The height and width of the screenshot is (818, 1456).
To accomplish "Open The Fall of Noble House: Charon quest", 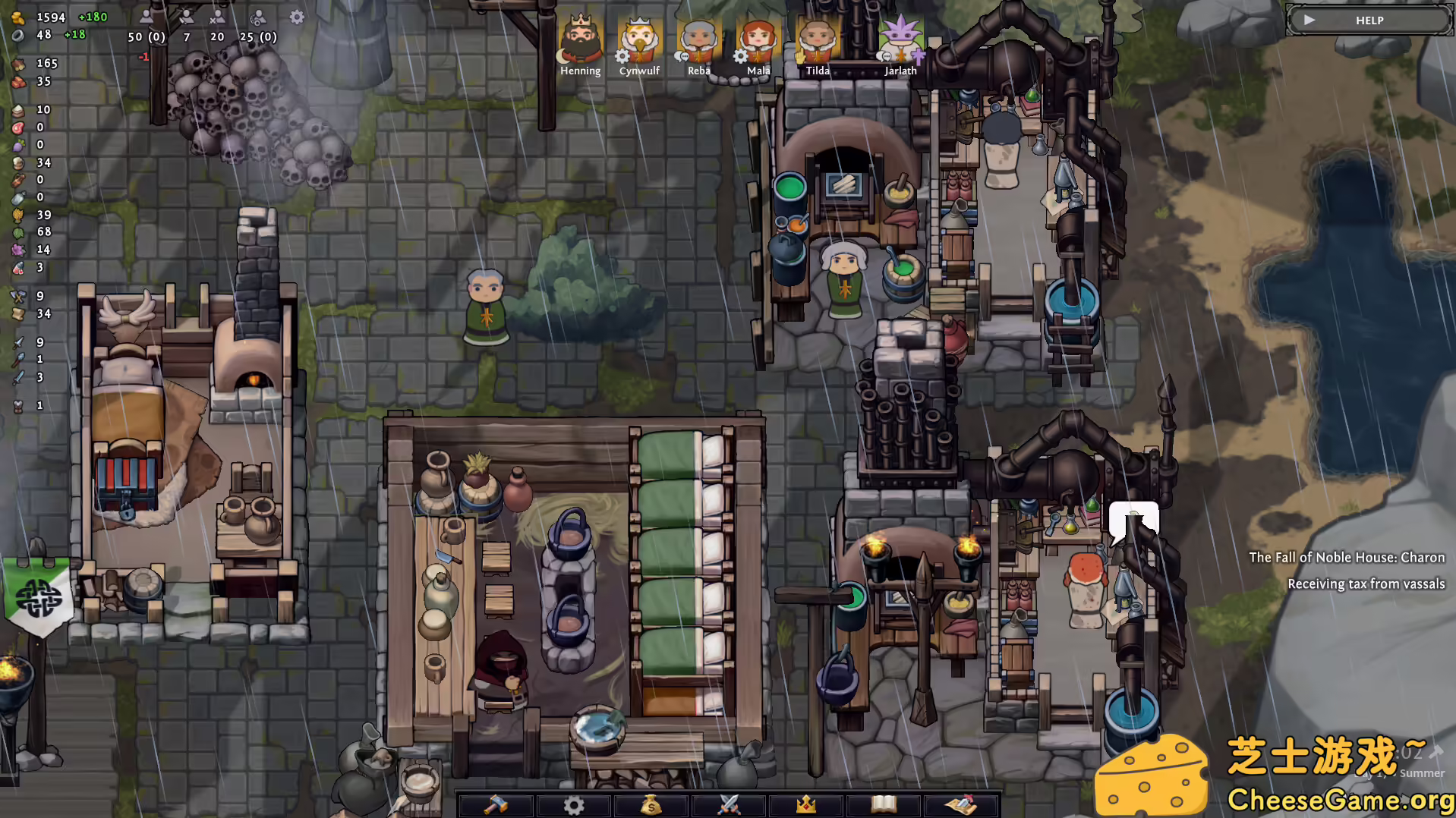I will coord(1347,558).
